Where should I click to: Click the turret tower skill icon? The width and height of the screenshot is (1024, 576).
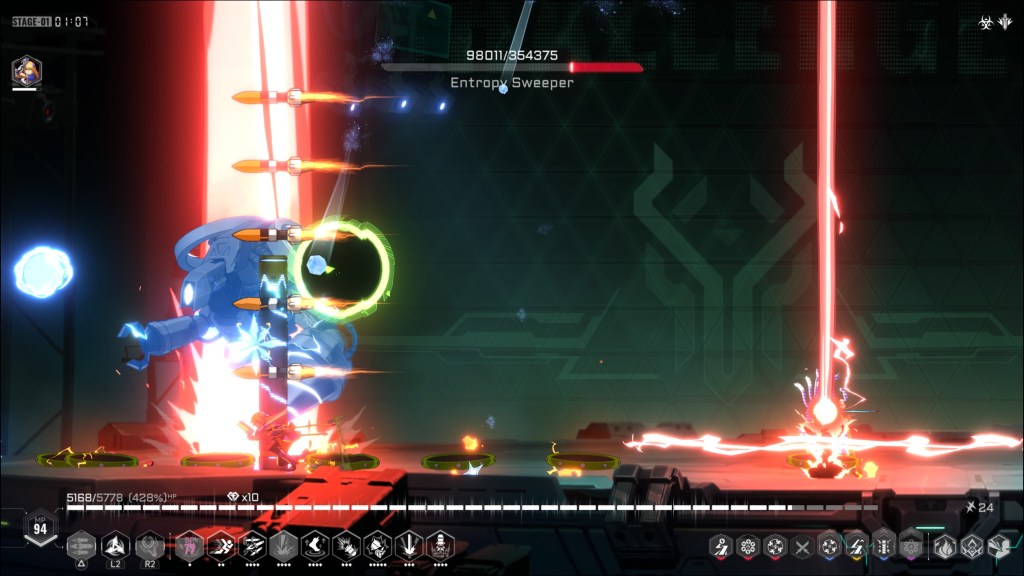pyautogui.click(x=440, y=545)
